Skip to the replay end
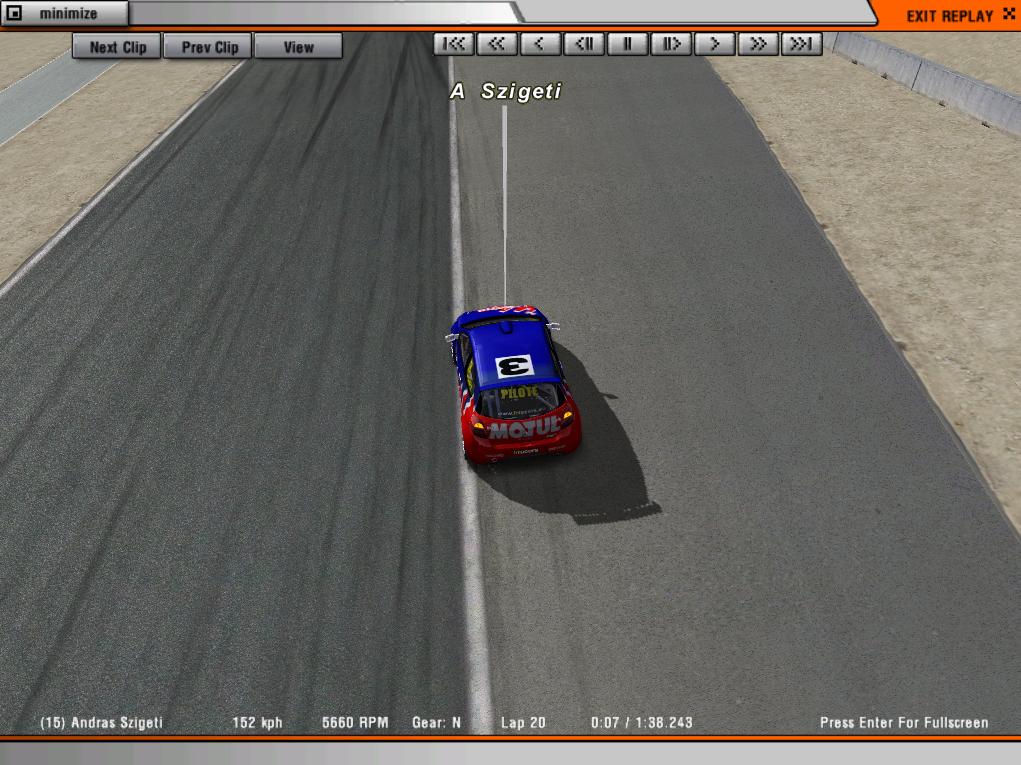1021x765 pixels. 801,44
